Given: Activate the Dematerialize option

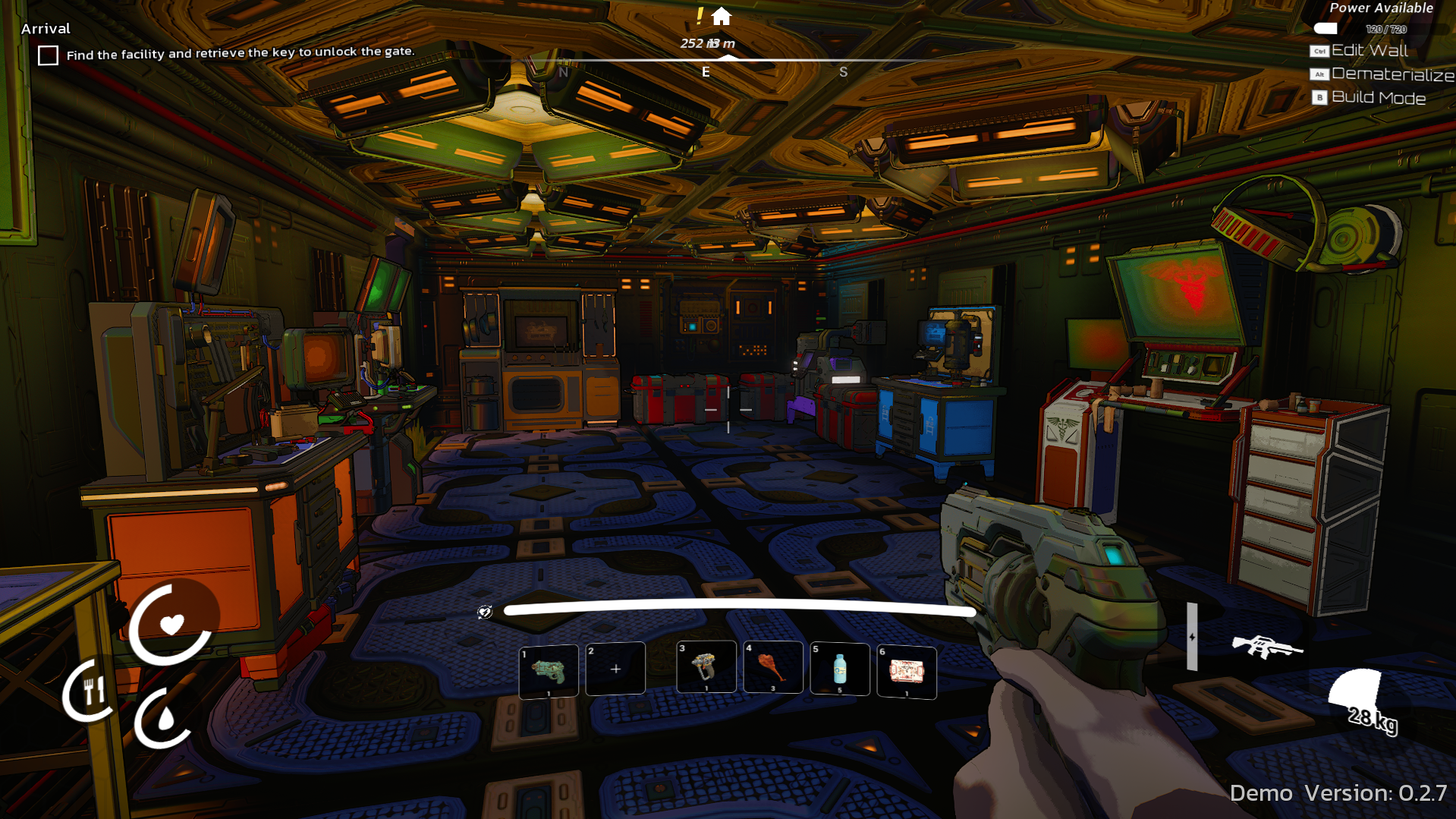Looking at the screenshot, I should tap(1392, 74).
